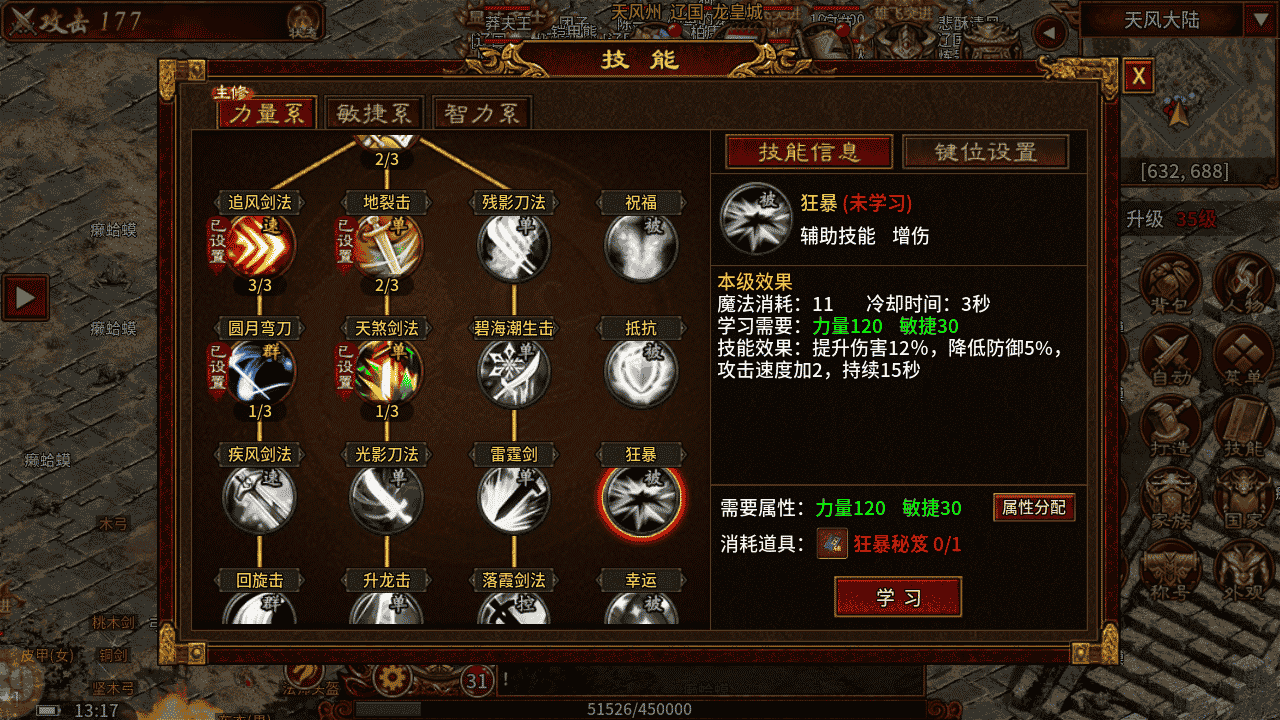
Task: Open the 键位设置 tab
Action: [985, 152]
